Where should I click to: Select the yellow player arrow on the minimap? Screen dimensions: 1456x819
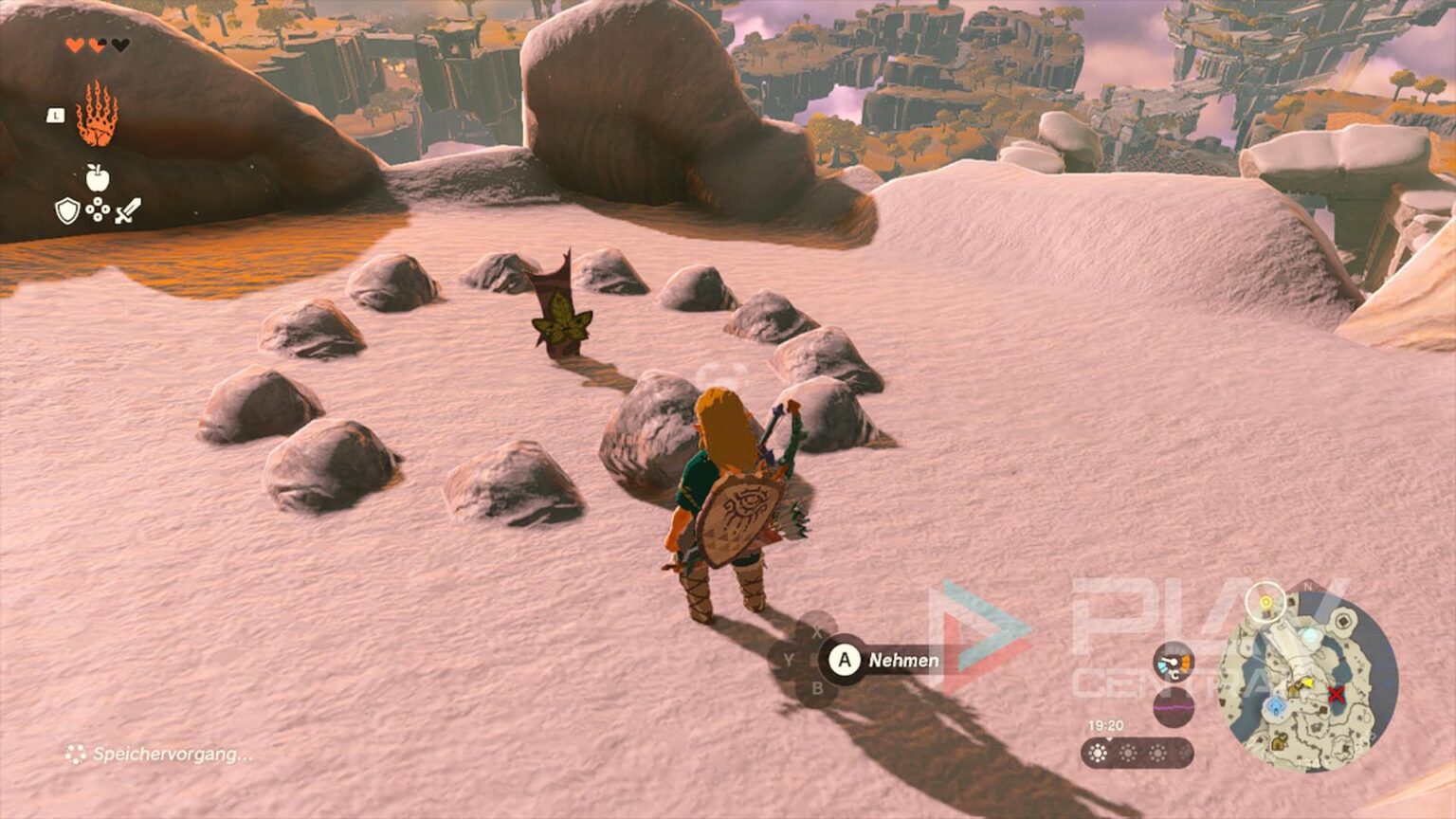1308,682
